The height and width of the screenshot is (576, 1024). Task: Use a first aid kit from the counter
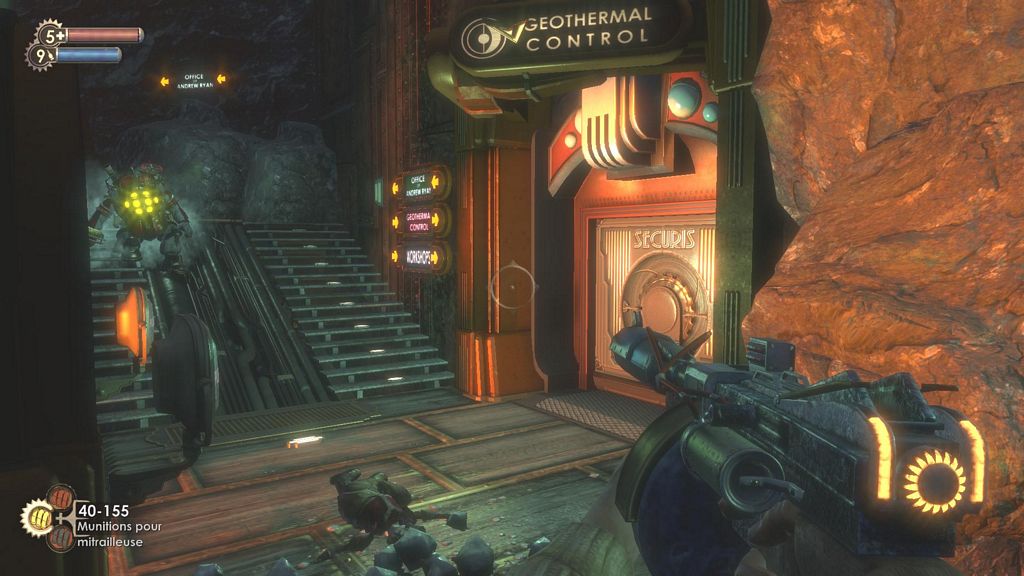click(48, 35)
